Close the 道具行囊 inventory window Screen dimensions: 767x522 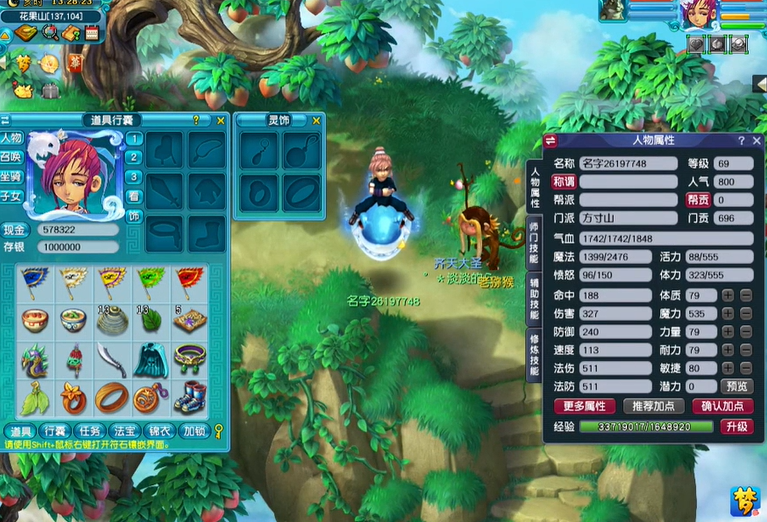[221, 120]
